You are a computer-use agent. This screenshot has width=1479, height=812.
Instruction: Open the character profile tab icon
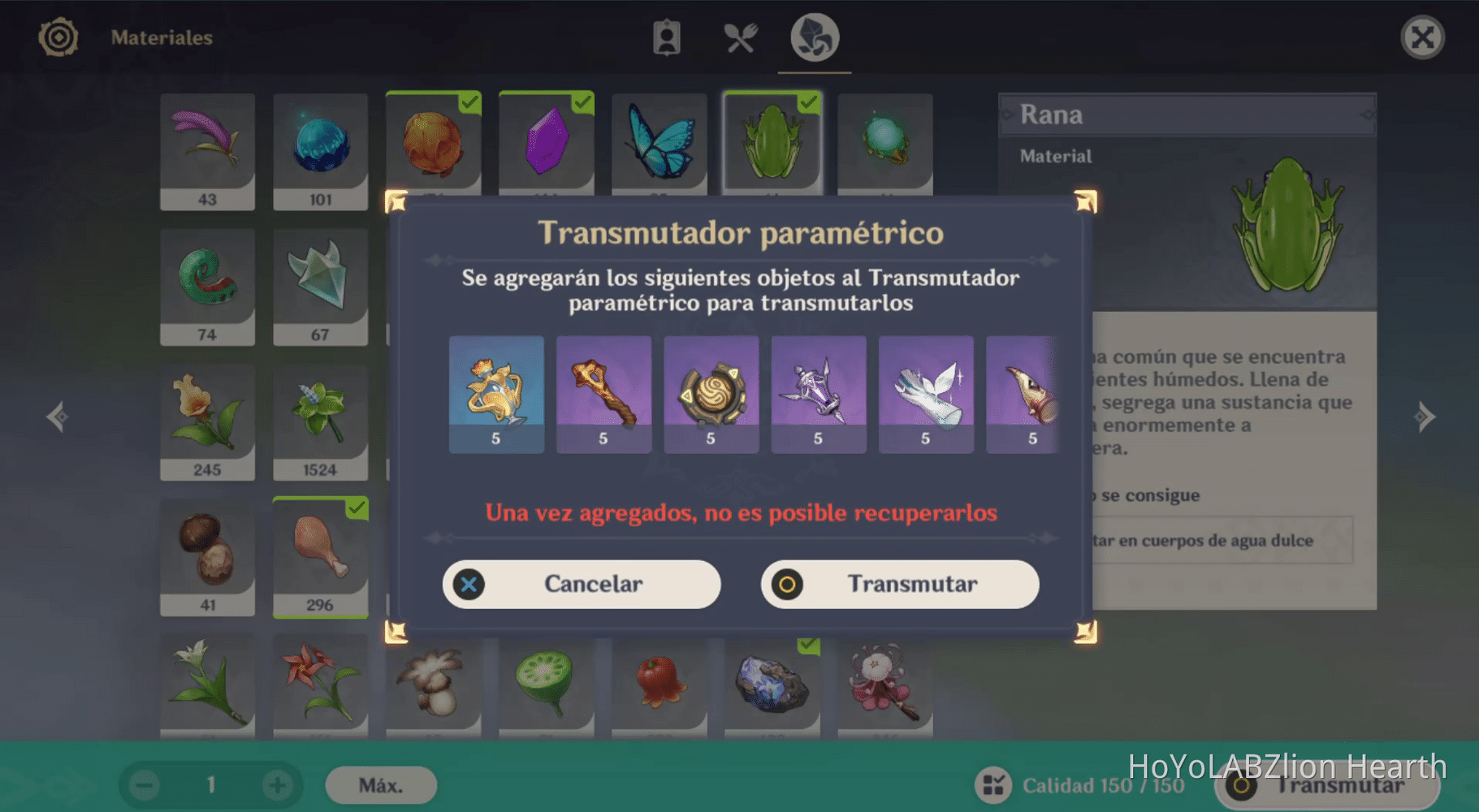tap(668, 37)
